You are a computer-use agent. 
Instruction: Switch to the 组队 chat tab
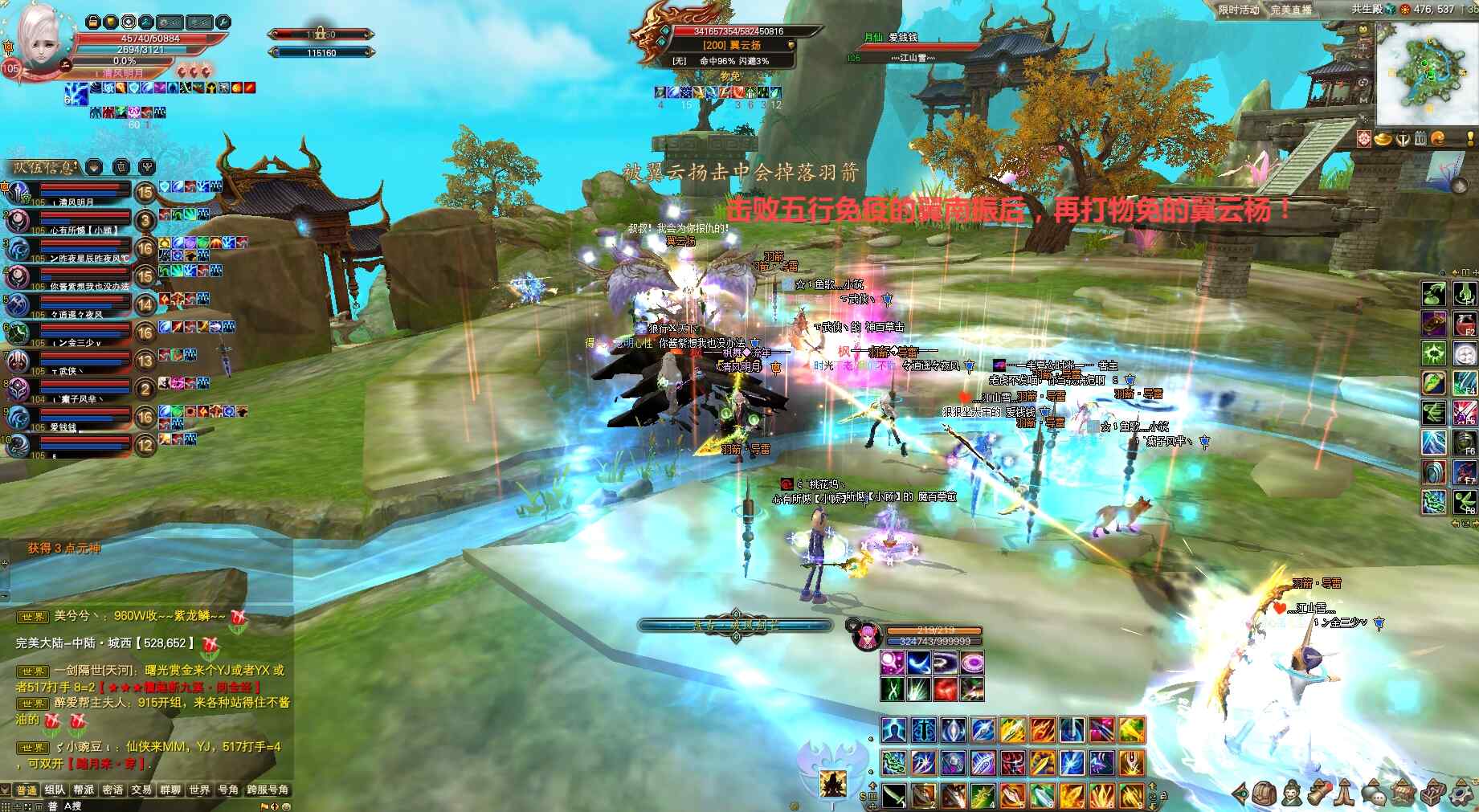pos(55,790)
